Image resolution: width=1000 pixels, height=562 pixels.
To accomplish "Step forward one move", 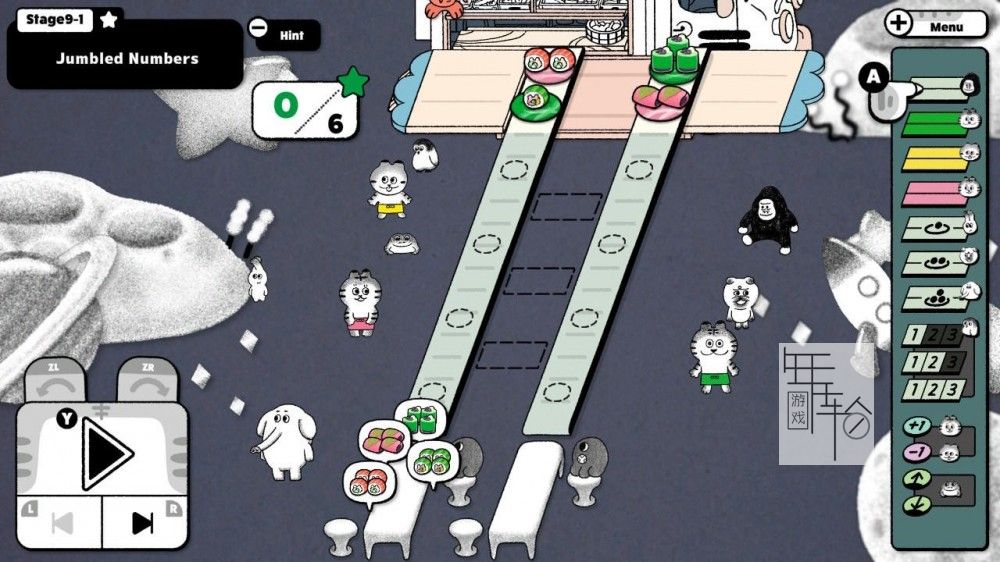I will [x=144, y=522].
